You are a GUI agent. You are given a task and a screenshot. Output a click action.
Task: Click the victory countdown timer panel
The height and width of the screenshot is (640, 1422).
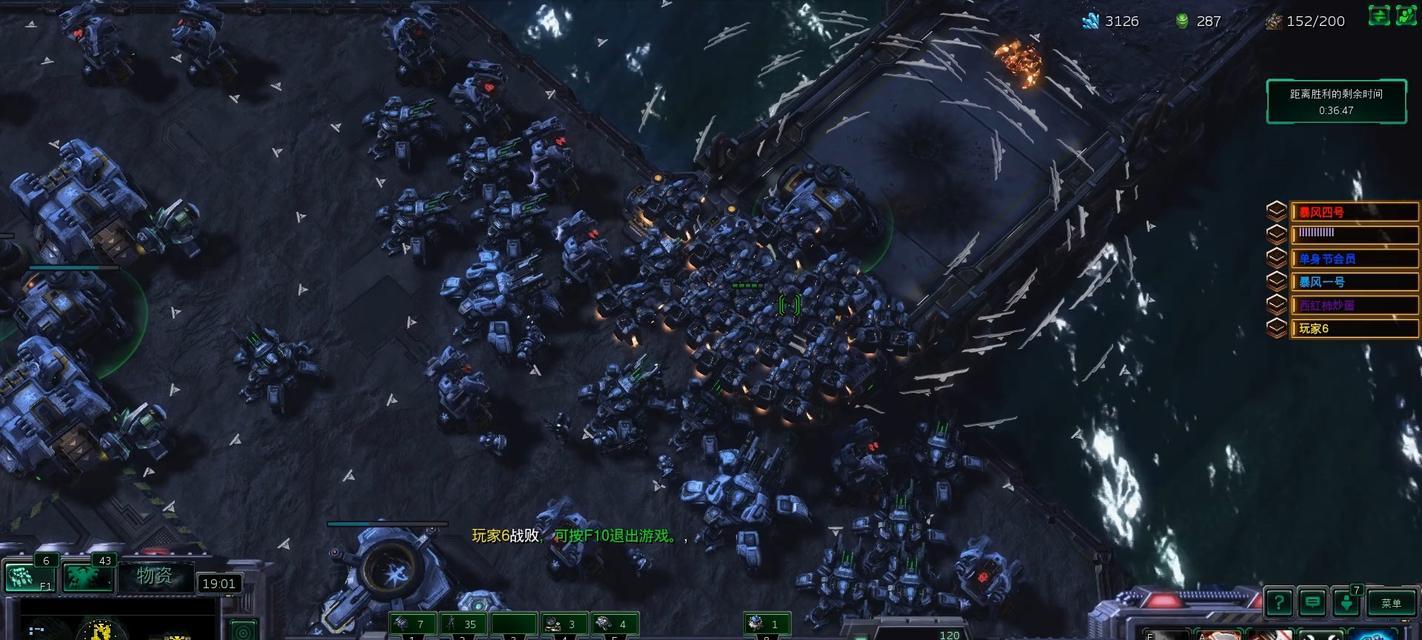coord(1336,101)
